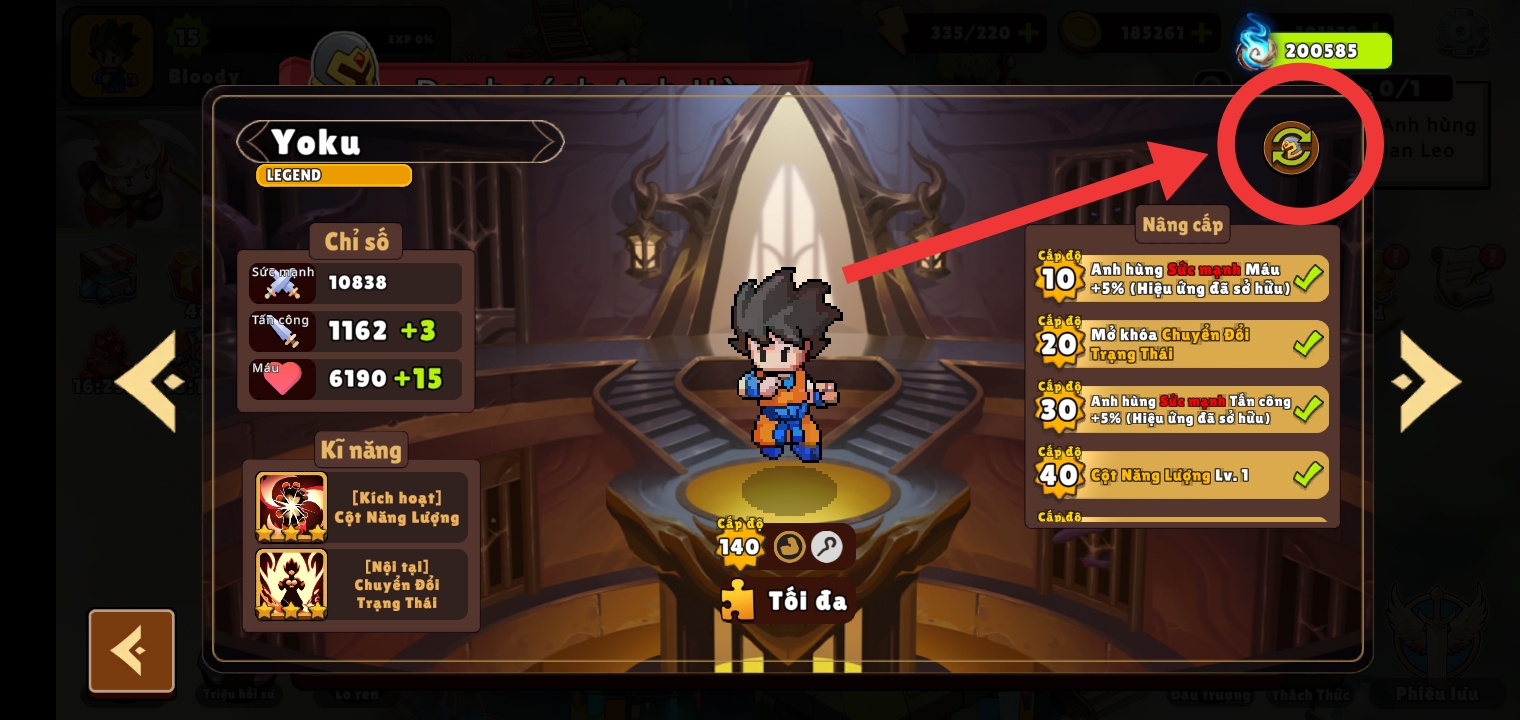Click the circular swap-arrows icon
This screenshot has height=720, width=1520.
1291,148
